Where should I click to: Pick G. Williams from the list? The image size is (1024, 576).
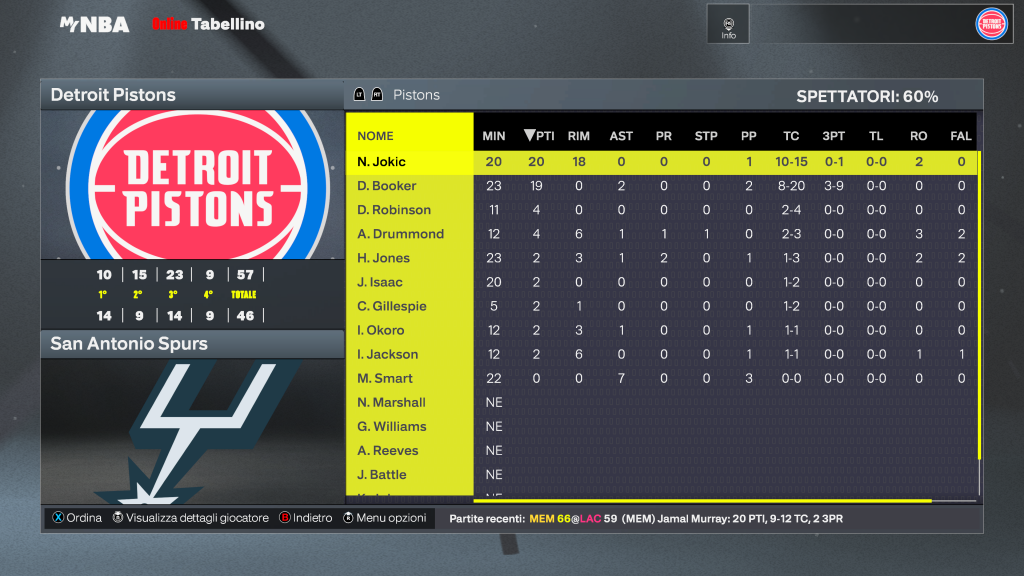(x=391, y=426)
